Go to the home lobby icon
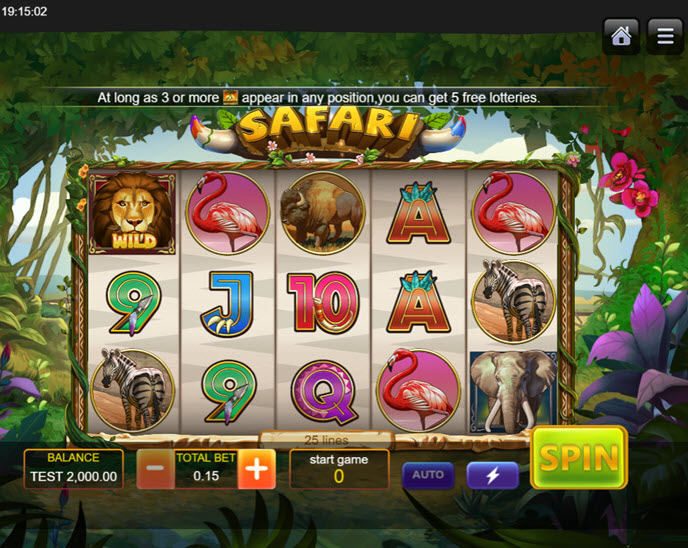 pos(621,36)
